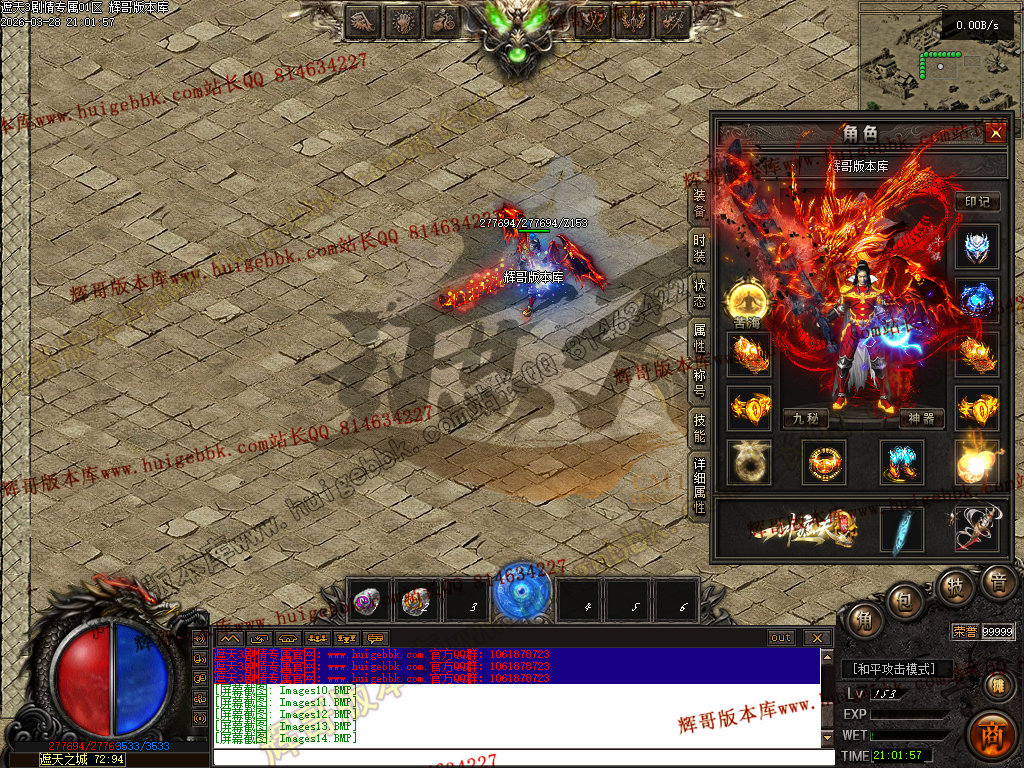Open the 状态 tab

700,293
